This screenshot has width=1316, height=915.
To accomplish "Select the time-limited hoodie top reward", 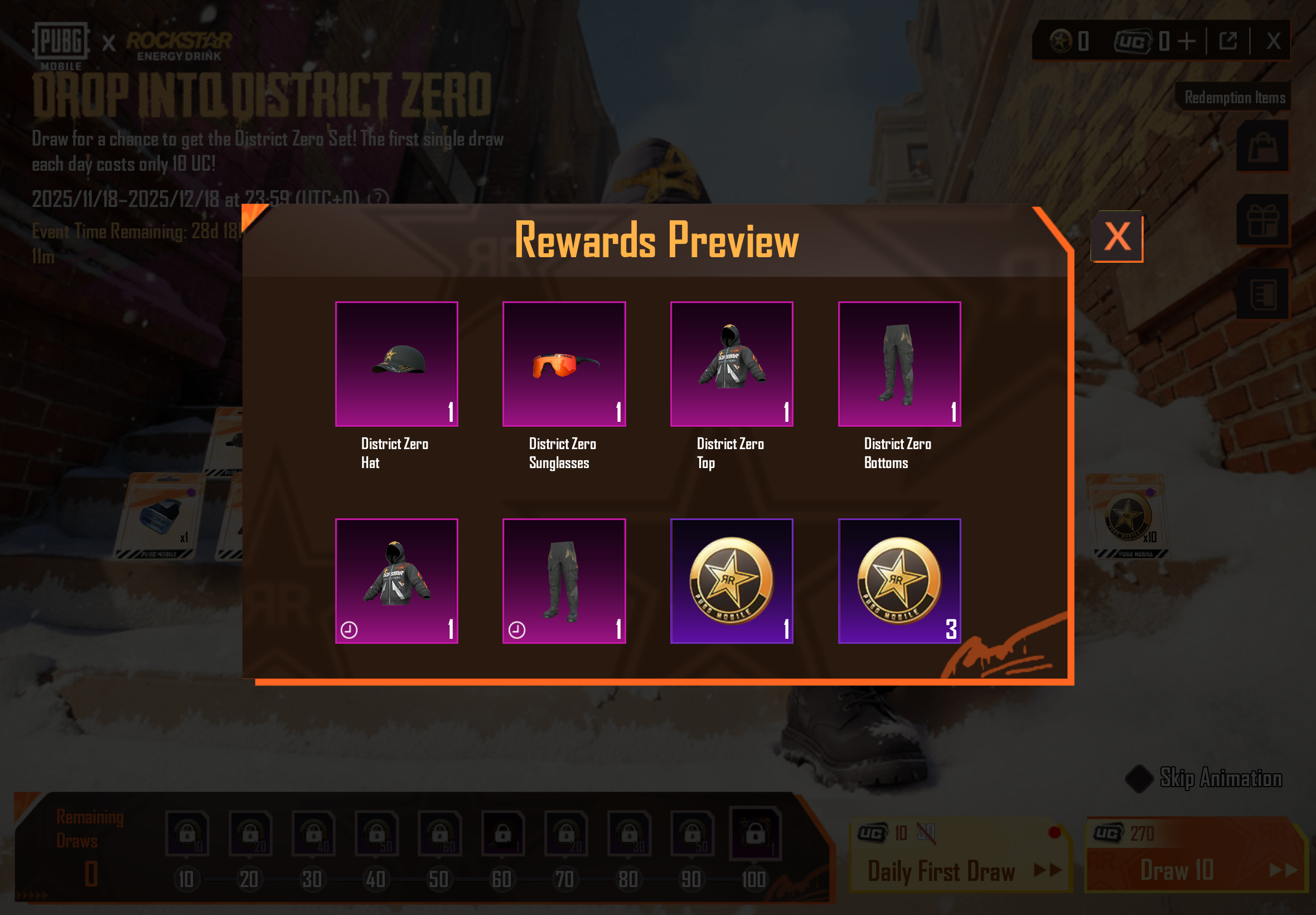I will [396, 581].
